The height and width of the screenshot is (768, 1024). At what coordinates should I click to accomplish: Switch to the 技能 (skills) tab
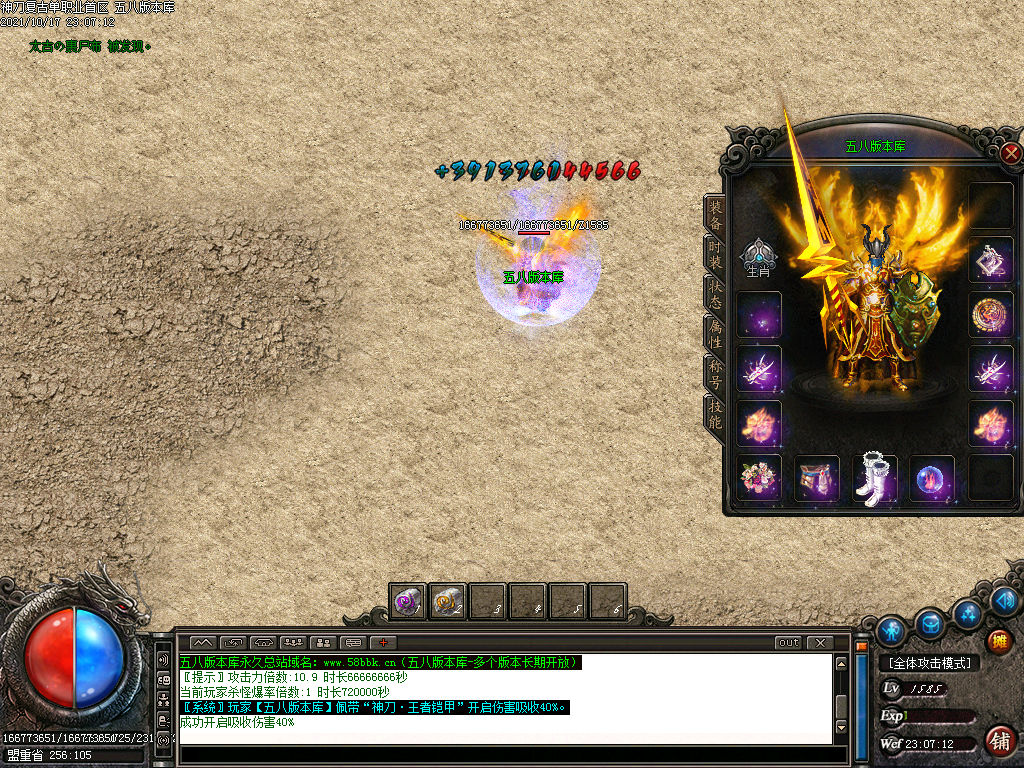pyautogui.click(x=715, y=414)
